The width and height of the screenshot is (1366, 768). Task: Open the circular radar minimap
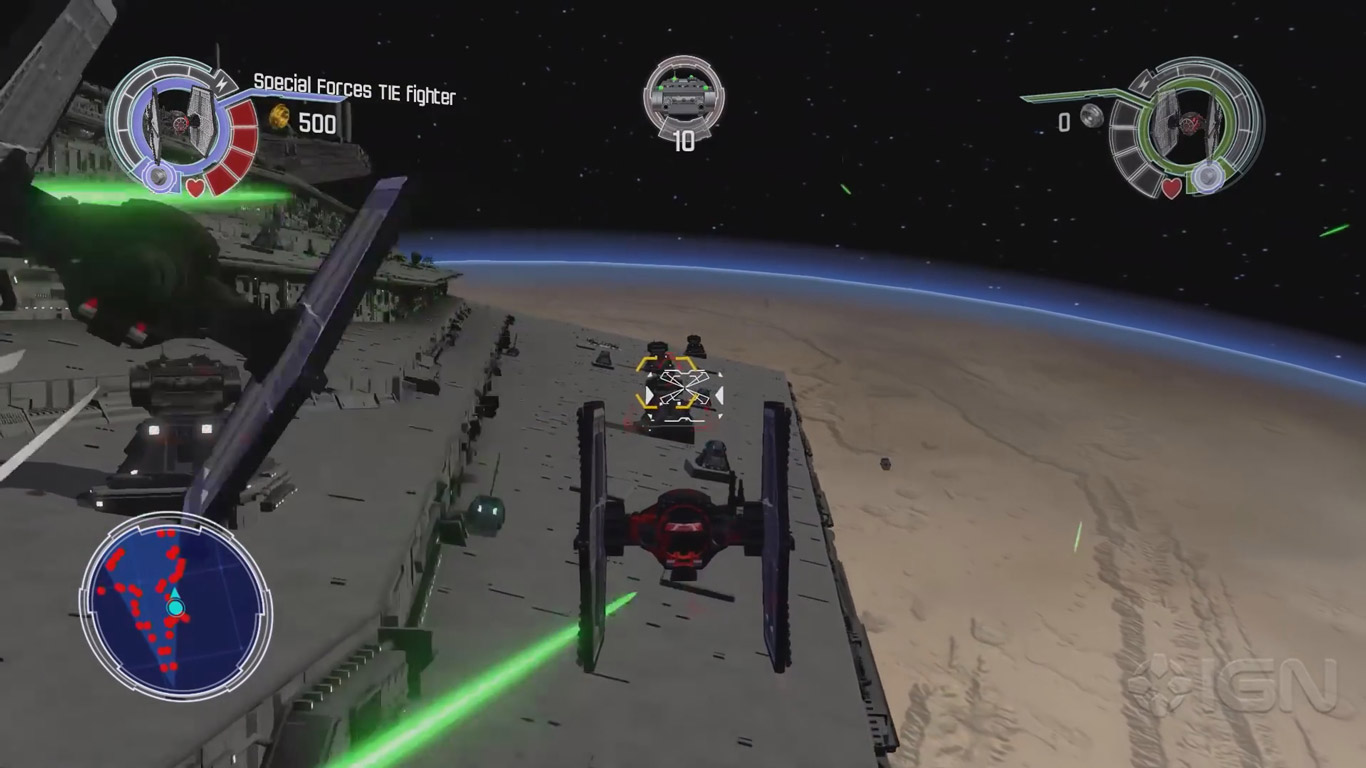click(x=176, y=607)
